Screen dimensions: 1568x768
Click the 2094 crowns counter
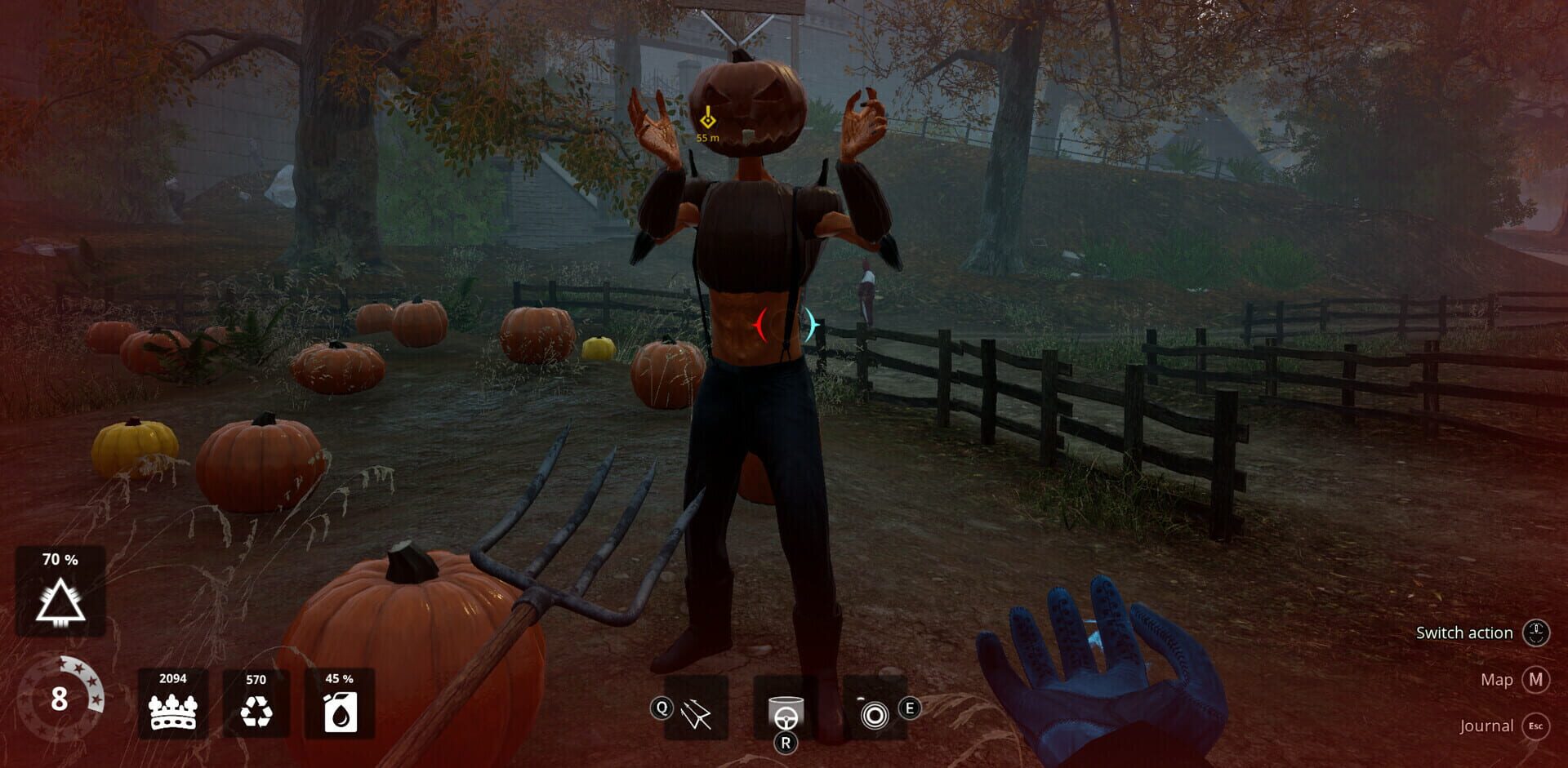pos(171,678)
